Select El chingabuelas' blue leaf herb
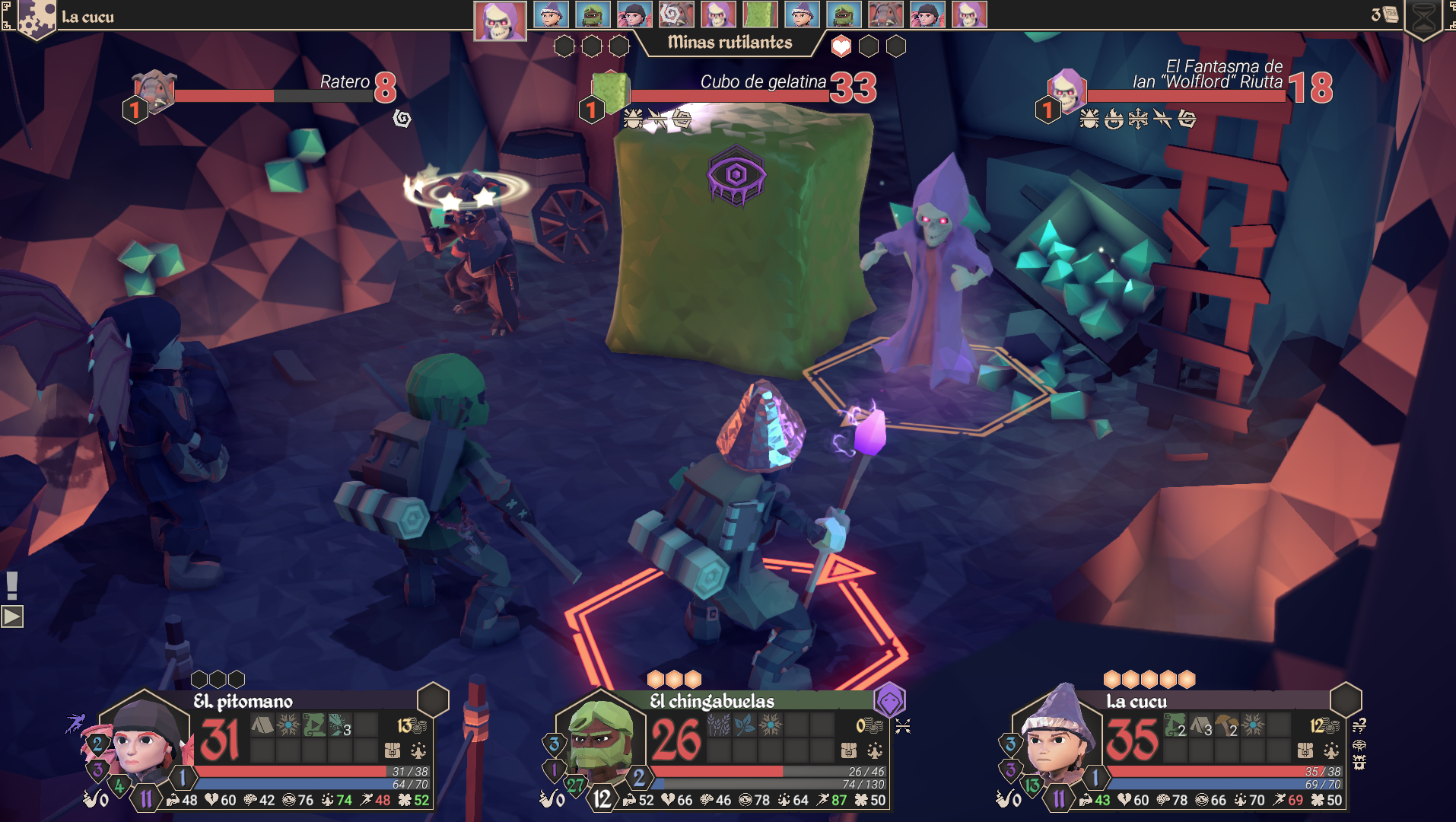This screenshot has height=822, width=1456. pyautogui.click(x=744, y=725)
